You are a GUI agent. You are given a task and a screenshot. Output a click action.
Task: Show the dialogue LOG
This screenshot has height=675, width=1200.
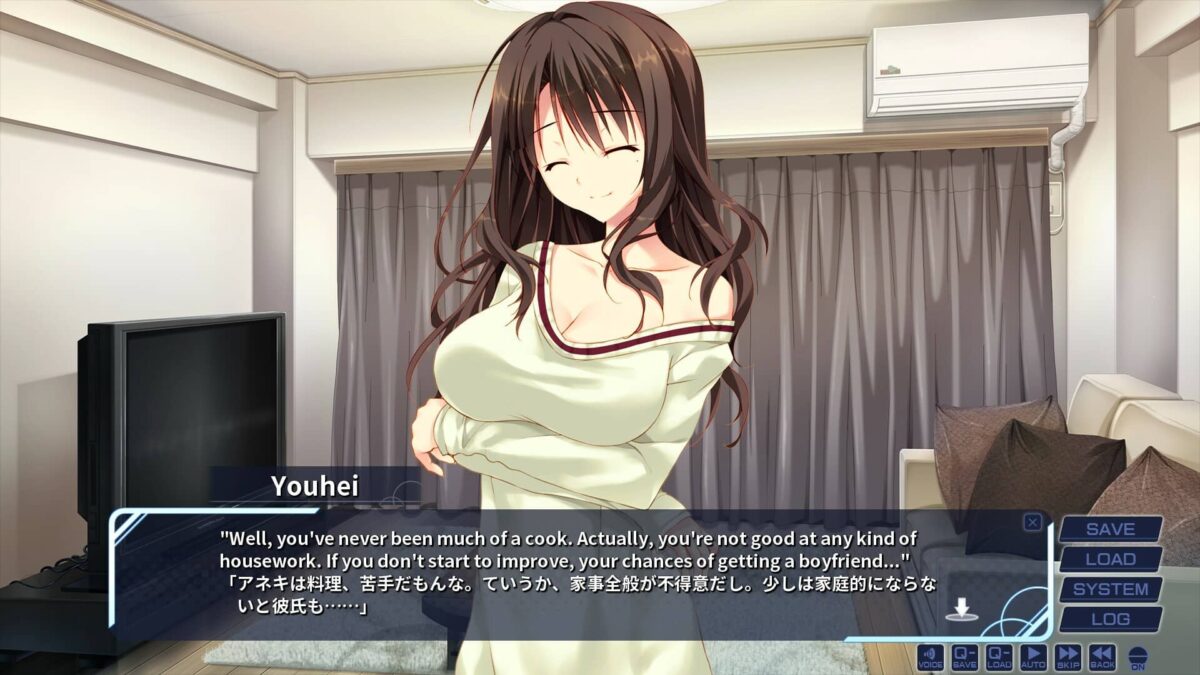tap(1110, 619)
